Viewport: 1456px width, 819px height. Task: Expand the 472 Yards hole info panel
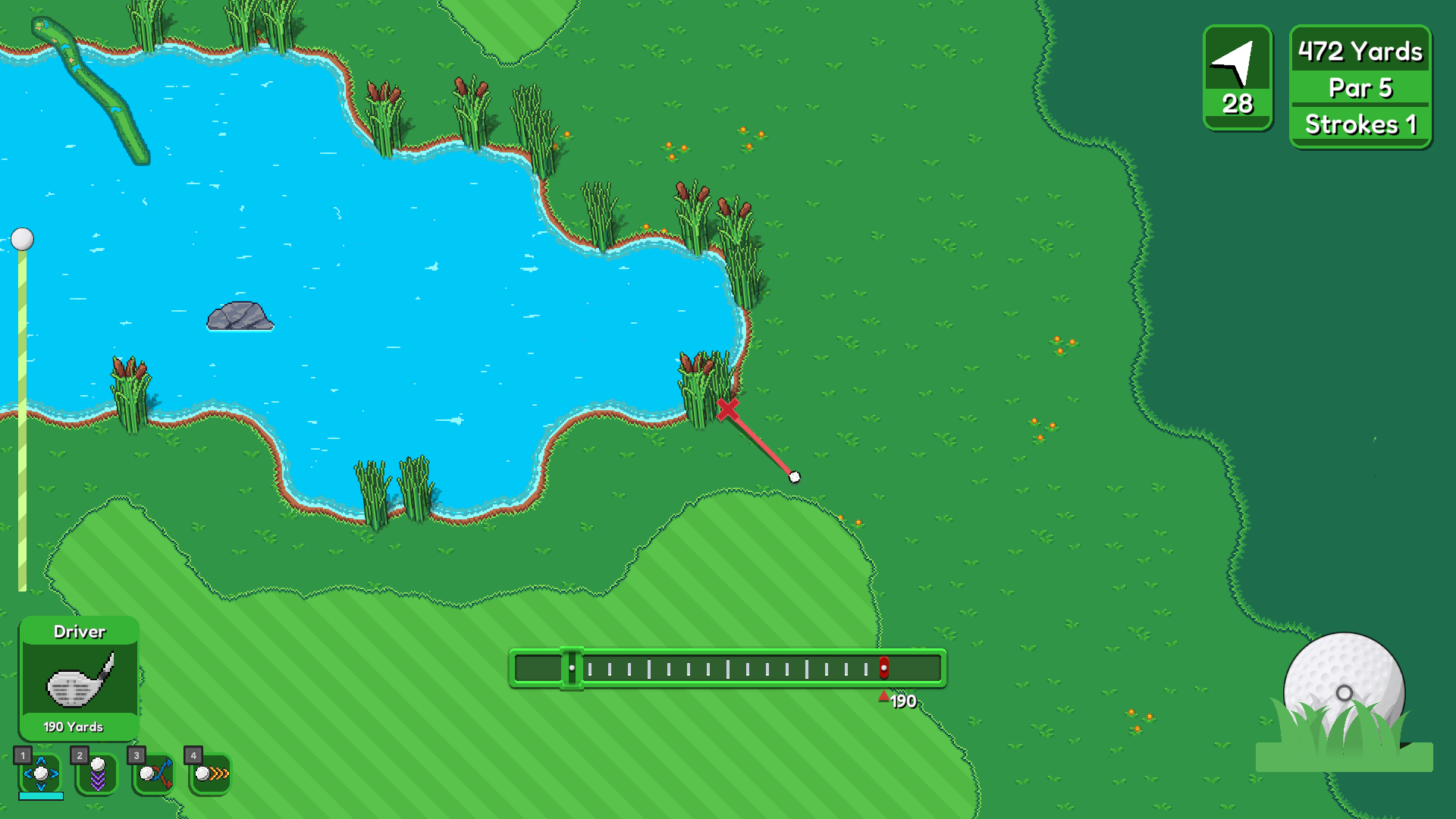(1358, 52)
